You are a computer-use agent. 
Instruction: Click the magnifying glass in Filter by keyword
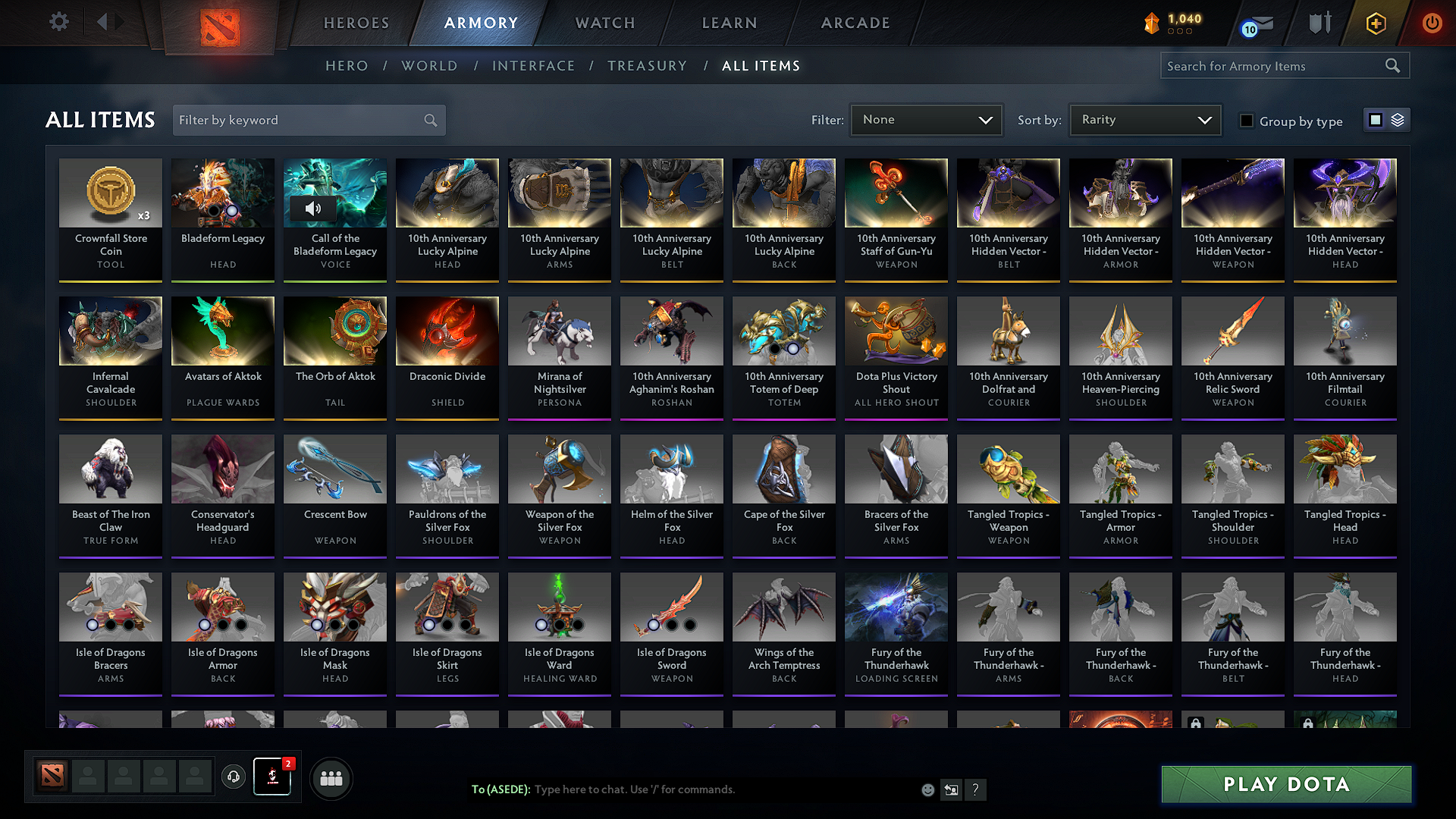point(429,120)
